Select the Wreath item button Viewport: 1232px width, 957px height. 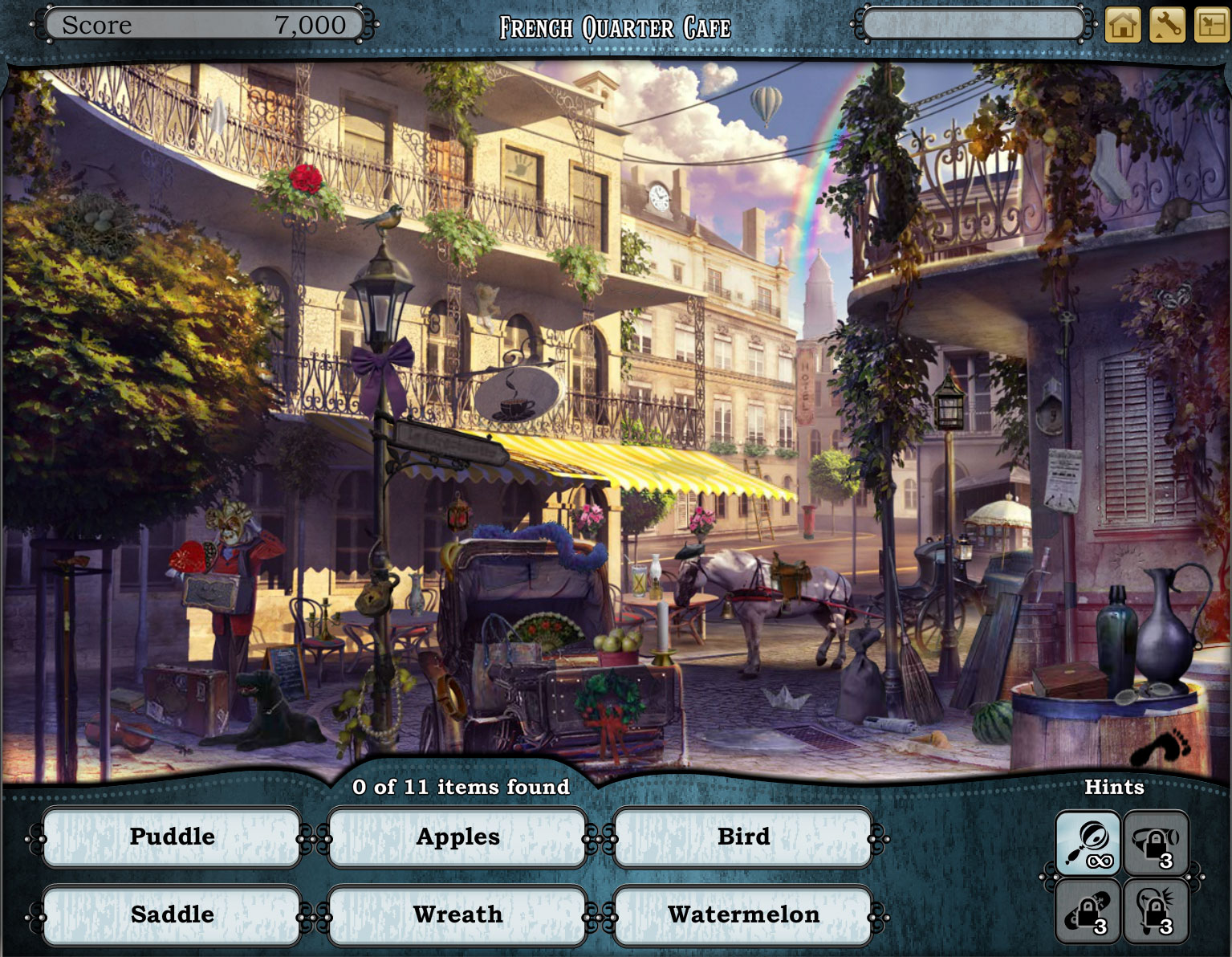pos(457,914)
